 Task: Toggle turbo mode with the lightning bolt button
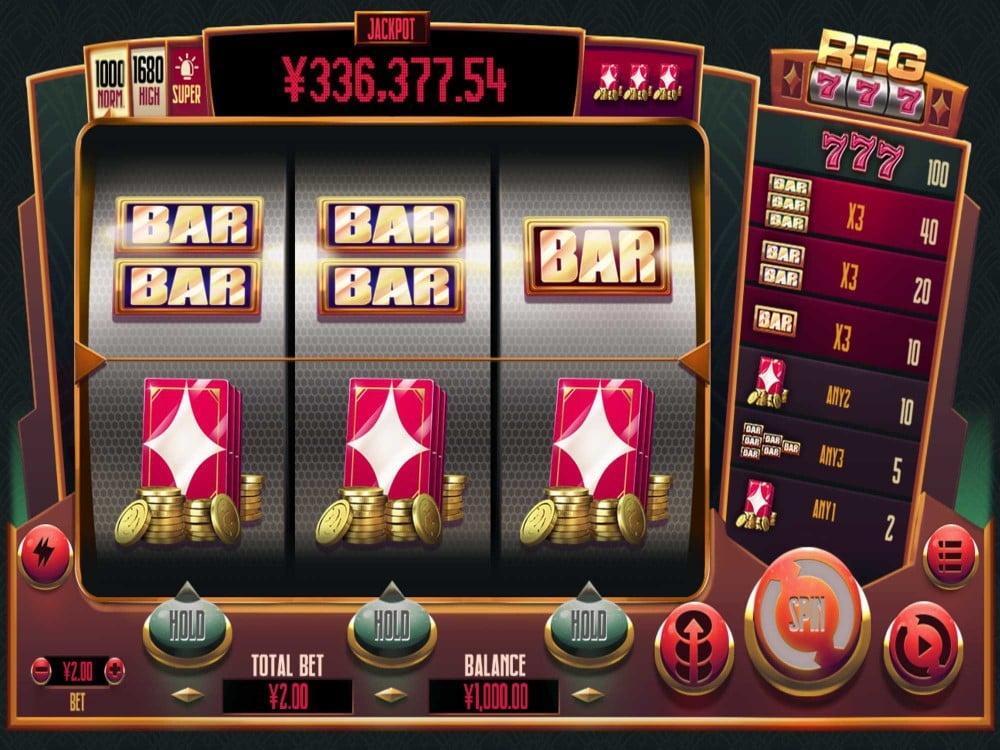click(x=45, y=551)
